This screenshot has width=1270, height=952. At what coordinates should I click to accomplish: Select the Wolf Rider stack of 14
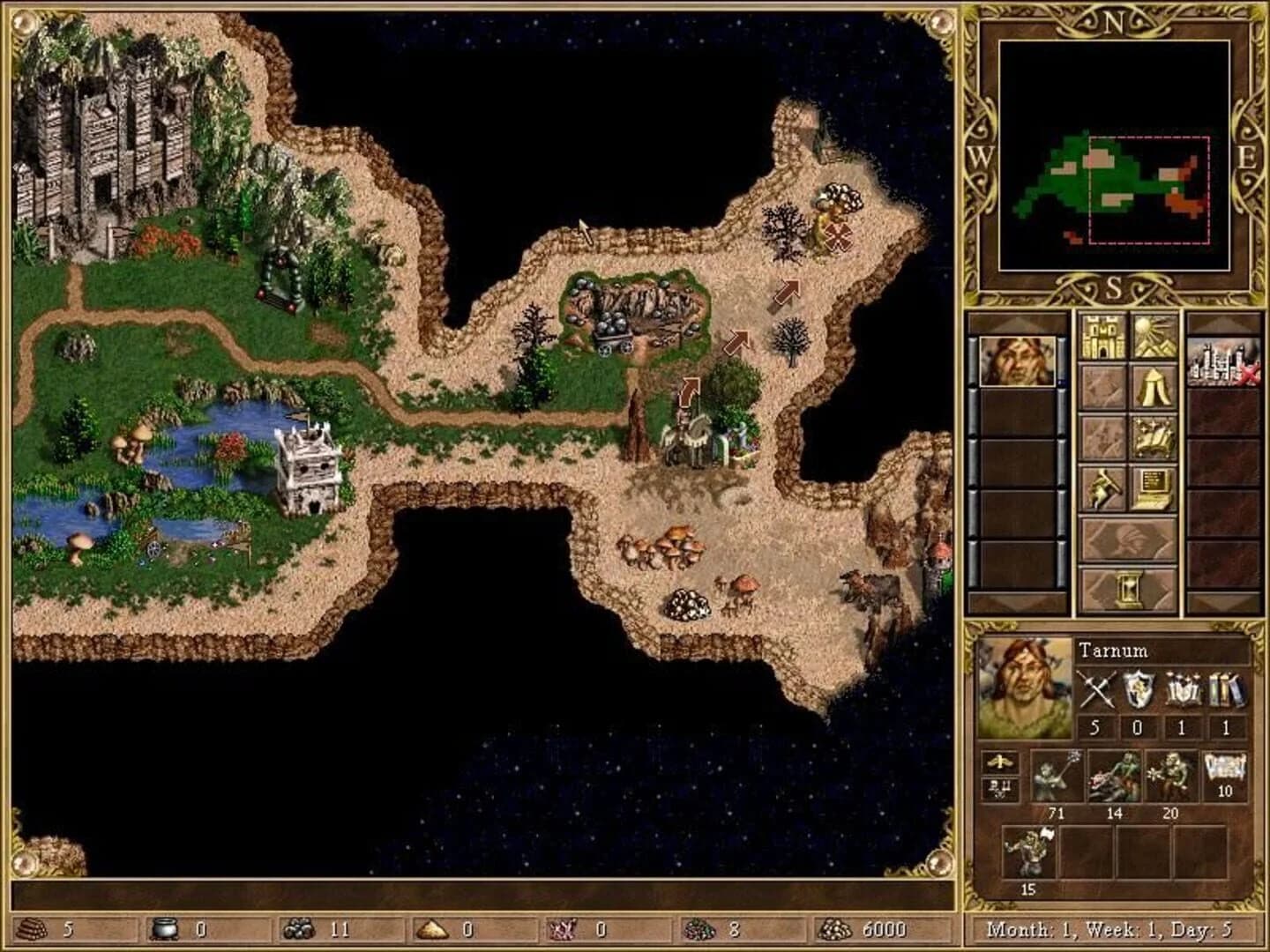click(x=1116, y=776)
